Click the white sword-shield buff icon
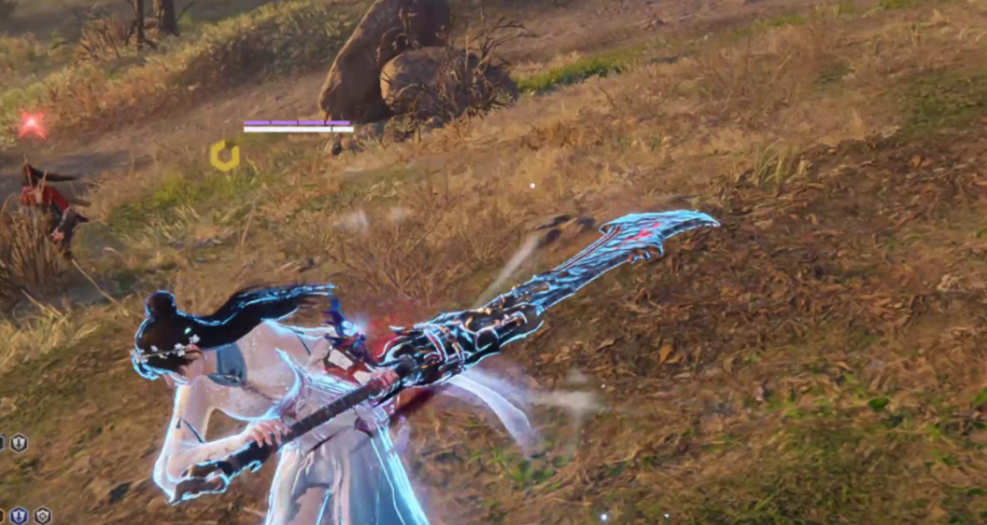Screen dimensions: 987x525 [18, 443]
